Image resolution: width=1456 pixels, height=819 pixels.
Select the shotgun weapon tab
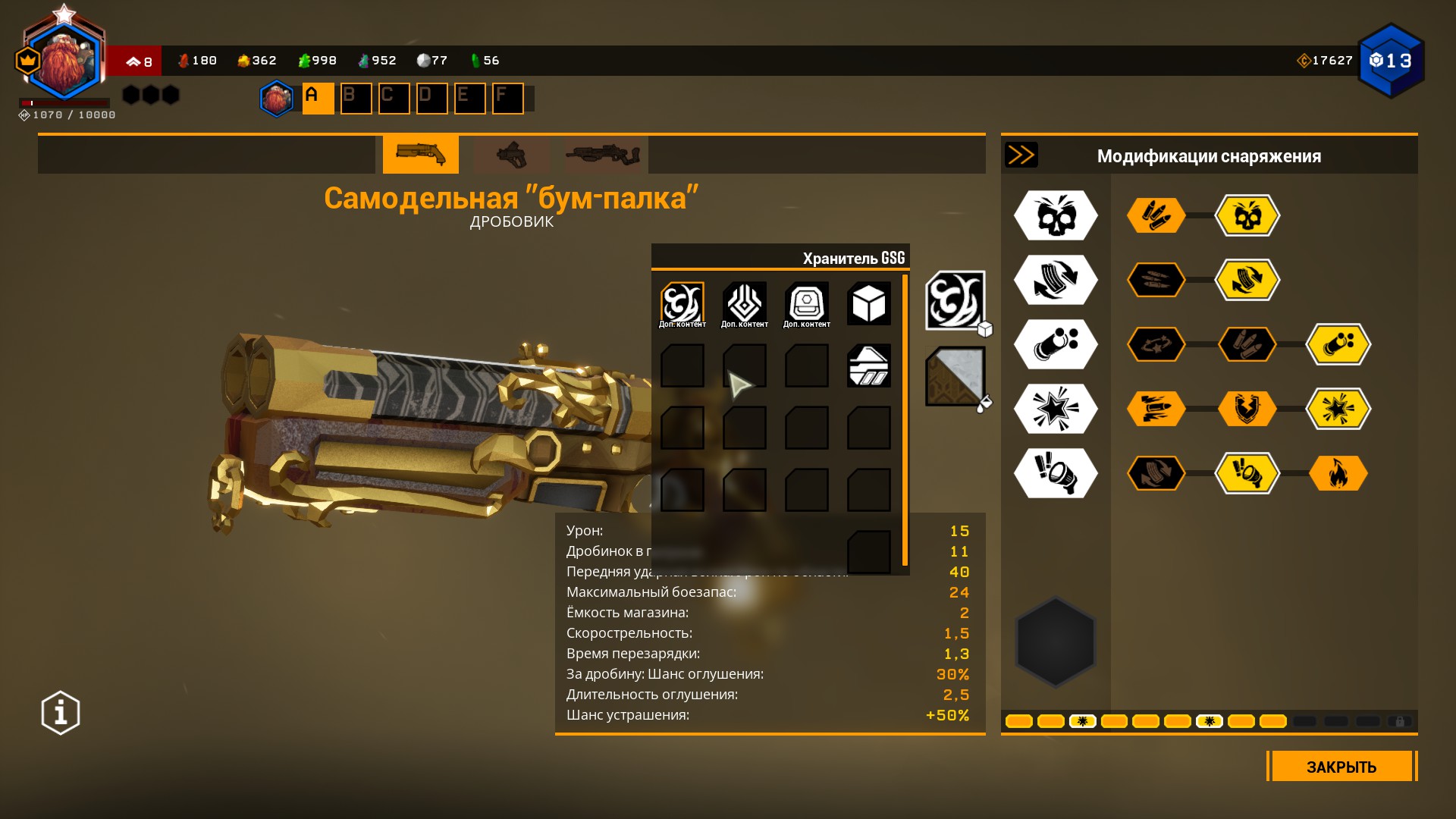[x=420, y=155]
